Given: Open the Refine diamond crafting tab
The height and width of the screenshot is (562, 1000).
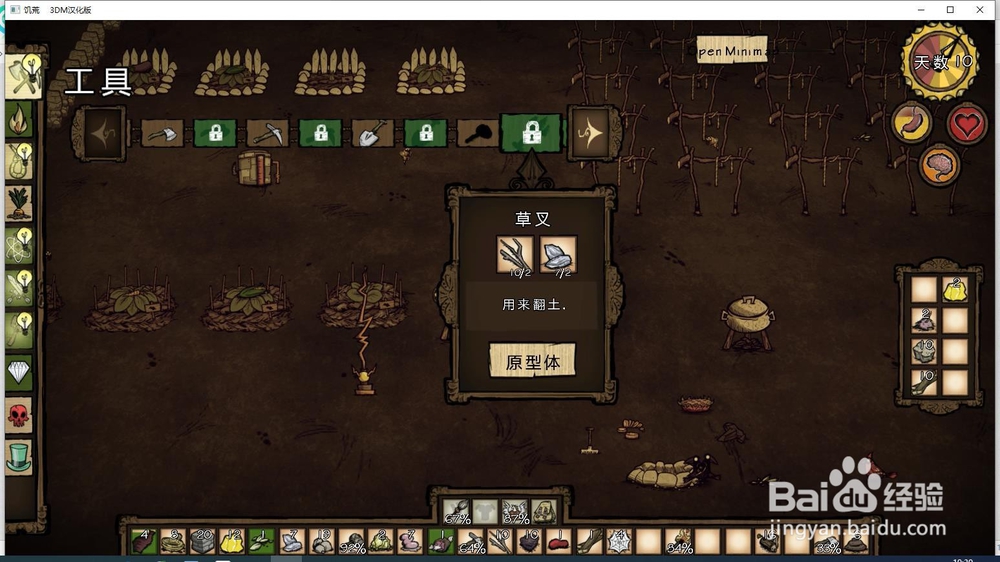Looking at the screenshot, I should click(20, 373).
